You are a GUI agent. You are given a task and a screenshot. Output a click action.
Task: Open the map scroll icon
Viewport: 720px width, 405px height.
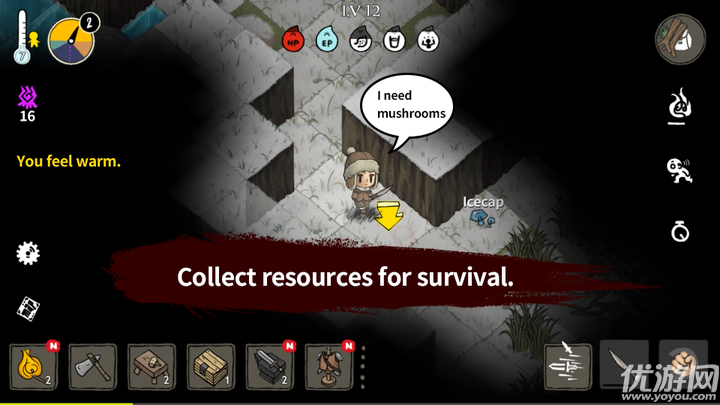point(28,307)
